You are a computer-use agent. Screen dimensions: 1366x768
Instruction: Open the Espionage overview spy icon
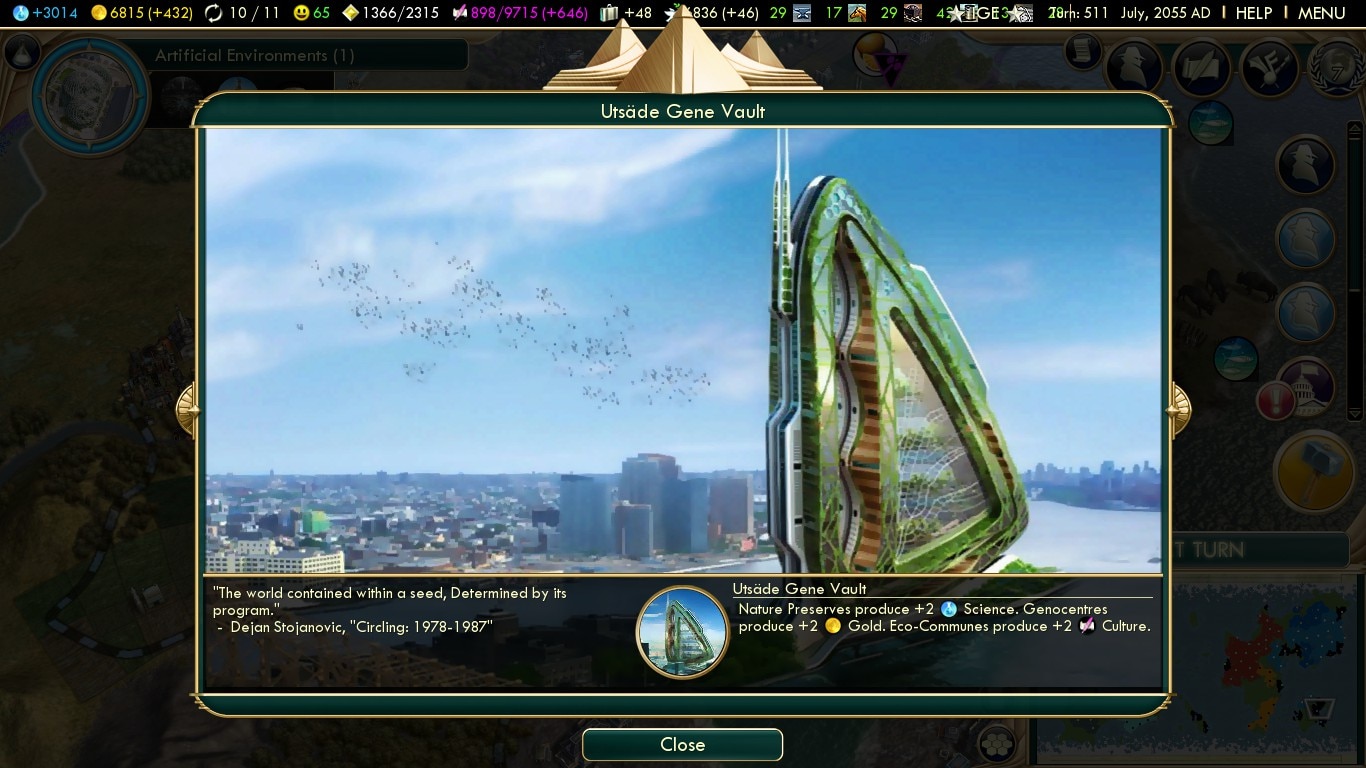click(x=1134, y=68)
